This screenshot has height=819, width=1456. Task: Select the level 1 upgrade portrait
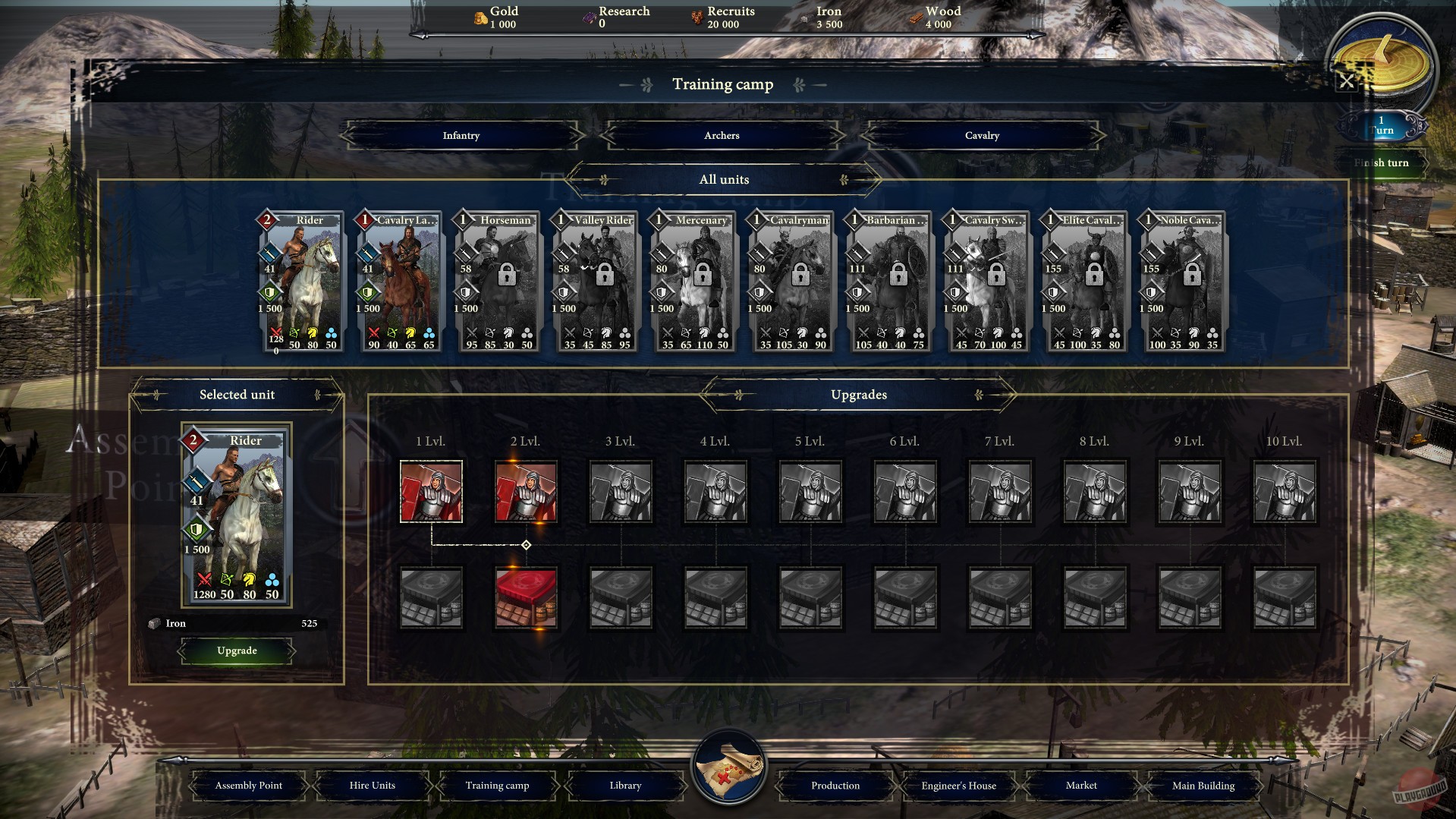(x=432, y=491)
